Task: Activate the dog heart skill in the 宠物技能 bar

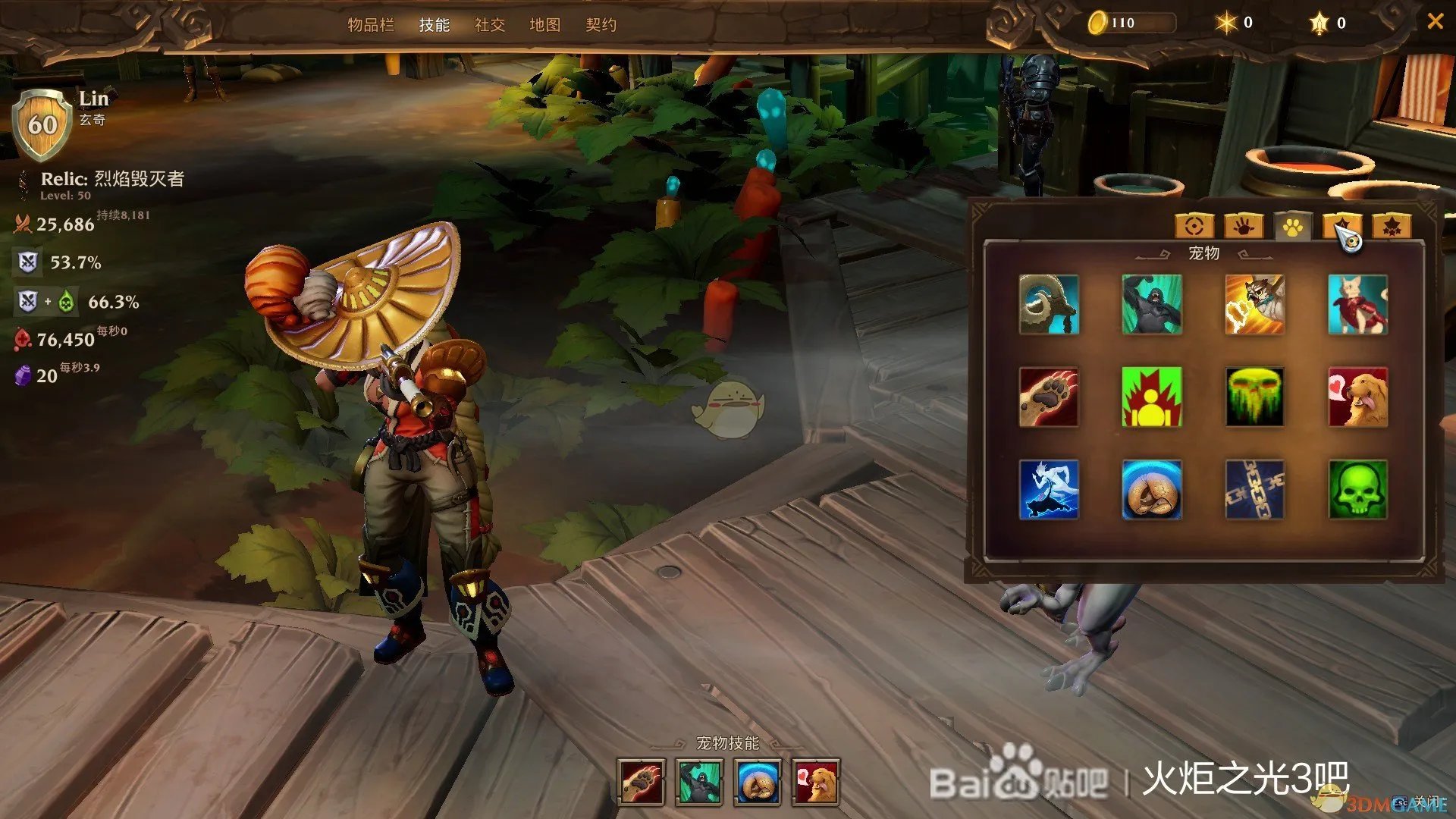Action: pos(816,782)
